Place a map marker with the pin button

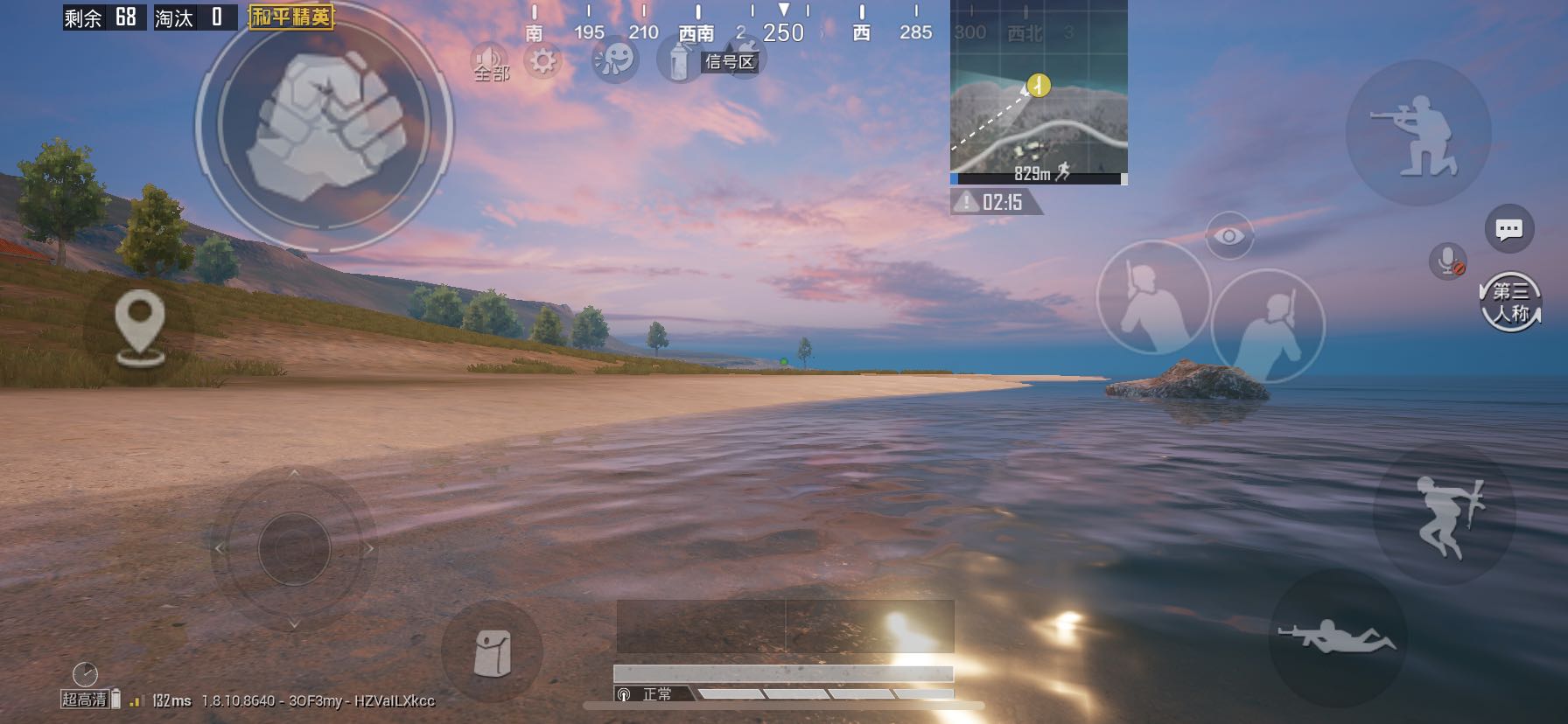[x=140, y=329]
